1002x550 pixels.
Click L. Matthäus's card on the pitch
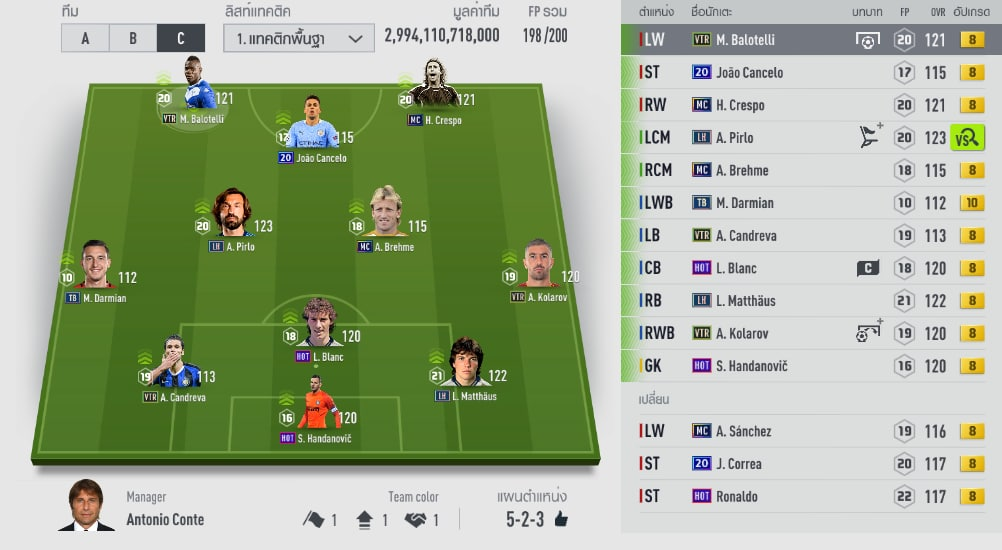465,366
